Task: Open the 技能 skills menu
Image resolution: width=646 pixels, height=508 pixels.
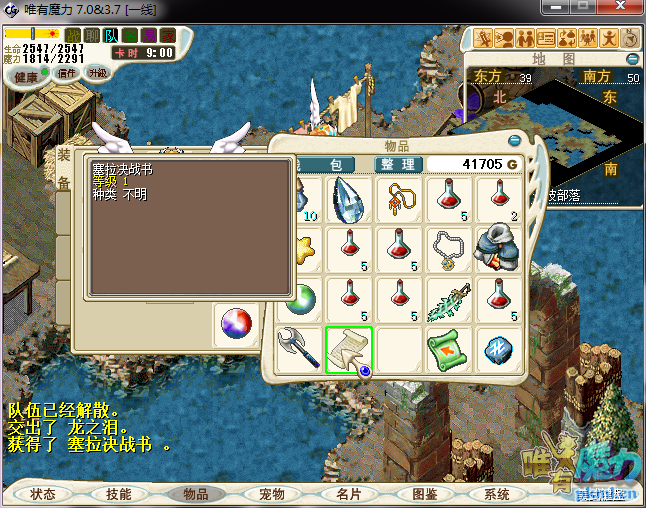Action: (x=118, y=494)
